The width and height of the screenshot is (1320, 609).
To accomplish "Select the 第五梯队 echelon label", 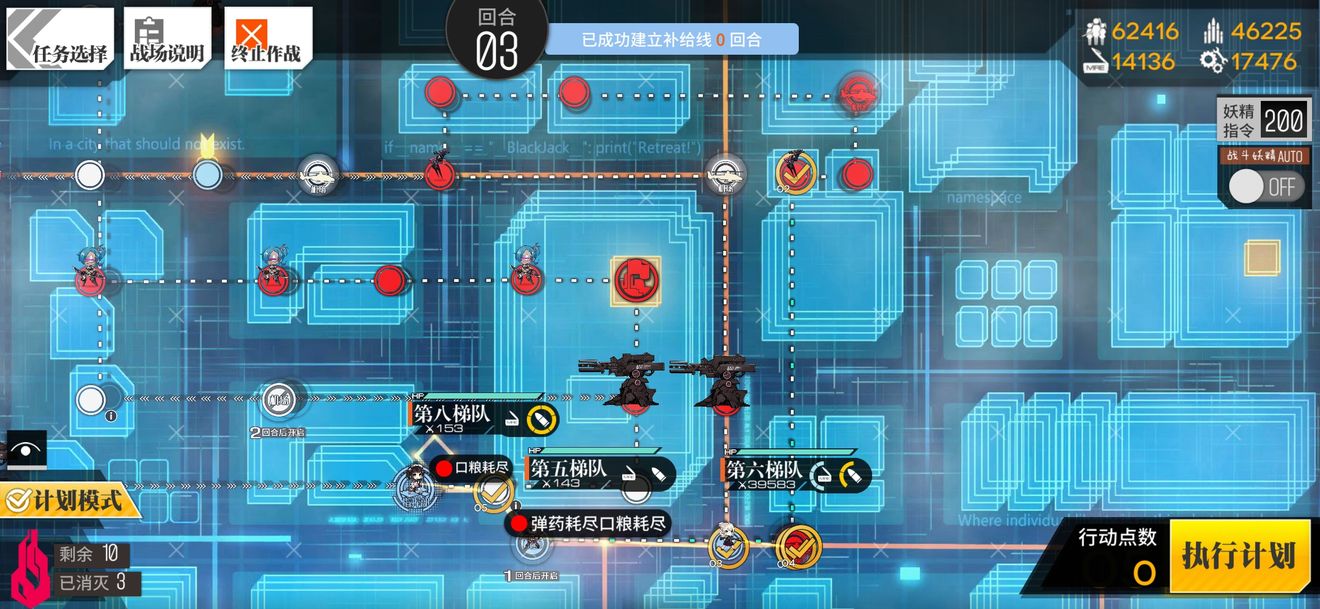I will coord(568,469).
